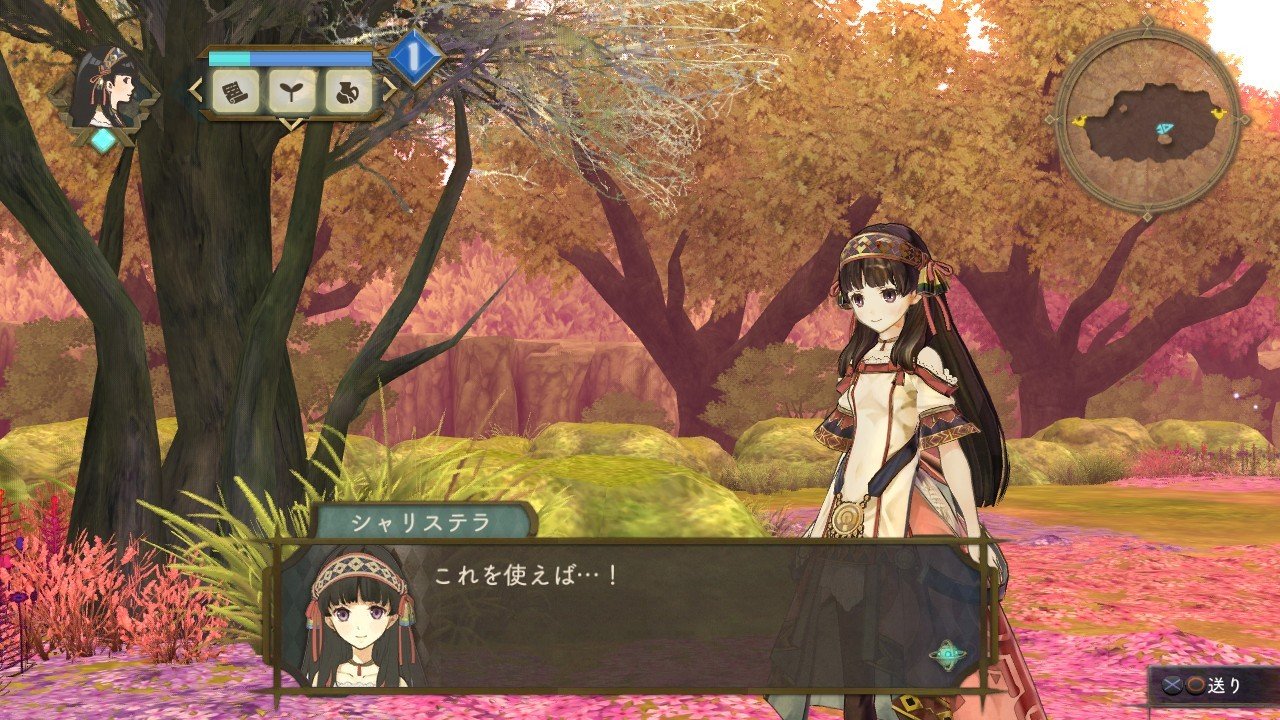The height and width of the screenshot is (720, 1280).
Task: Click the right arrow beside the gathering toolbar
Action: [x=389, y=89]
